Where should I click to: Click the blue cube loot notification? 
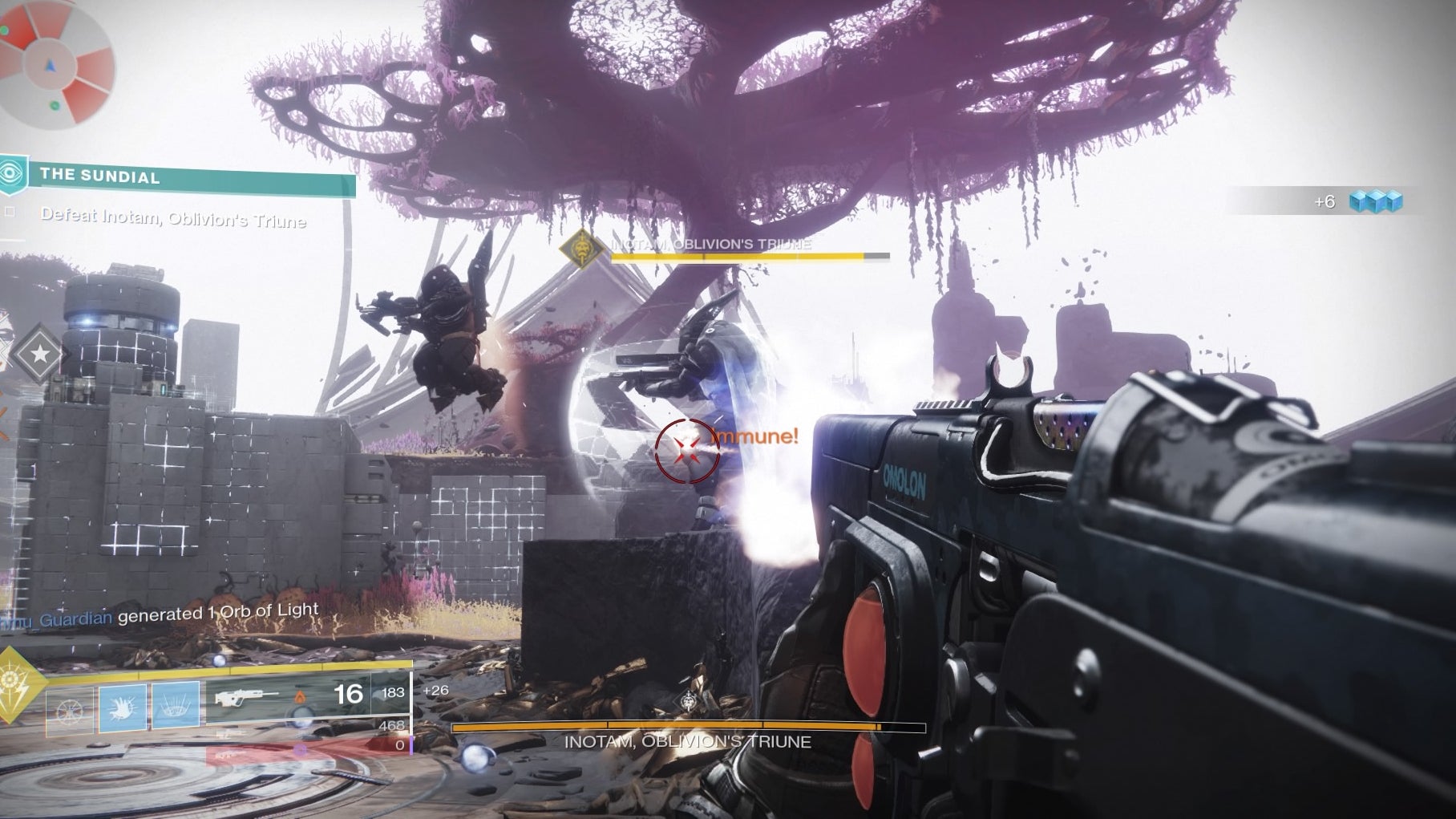click(x=1375, y=201)
